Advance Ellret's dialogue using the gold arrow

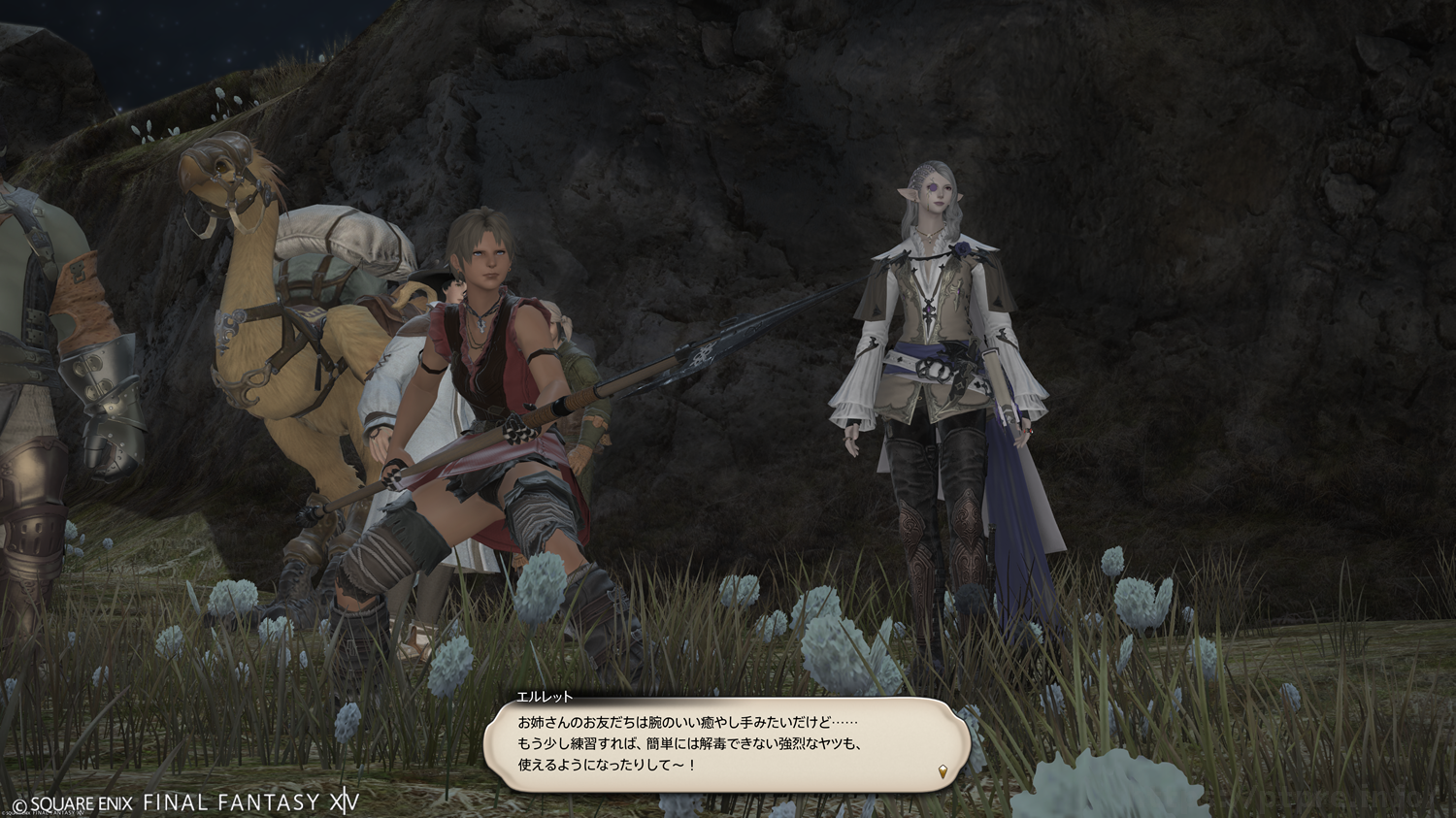941,771
